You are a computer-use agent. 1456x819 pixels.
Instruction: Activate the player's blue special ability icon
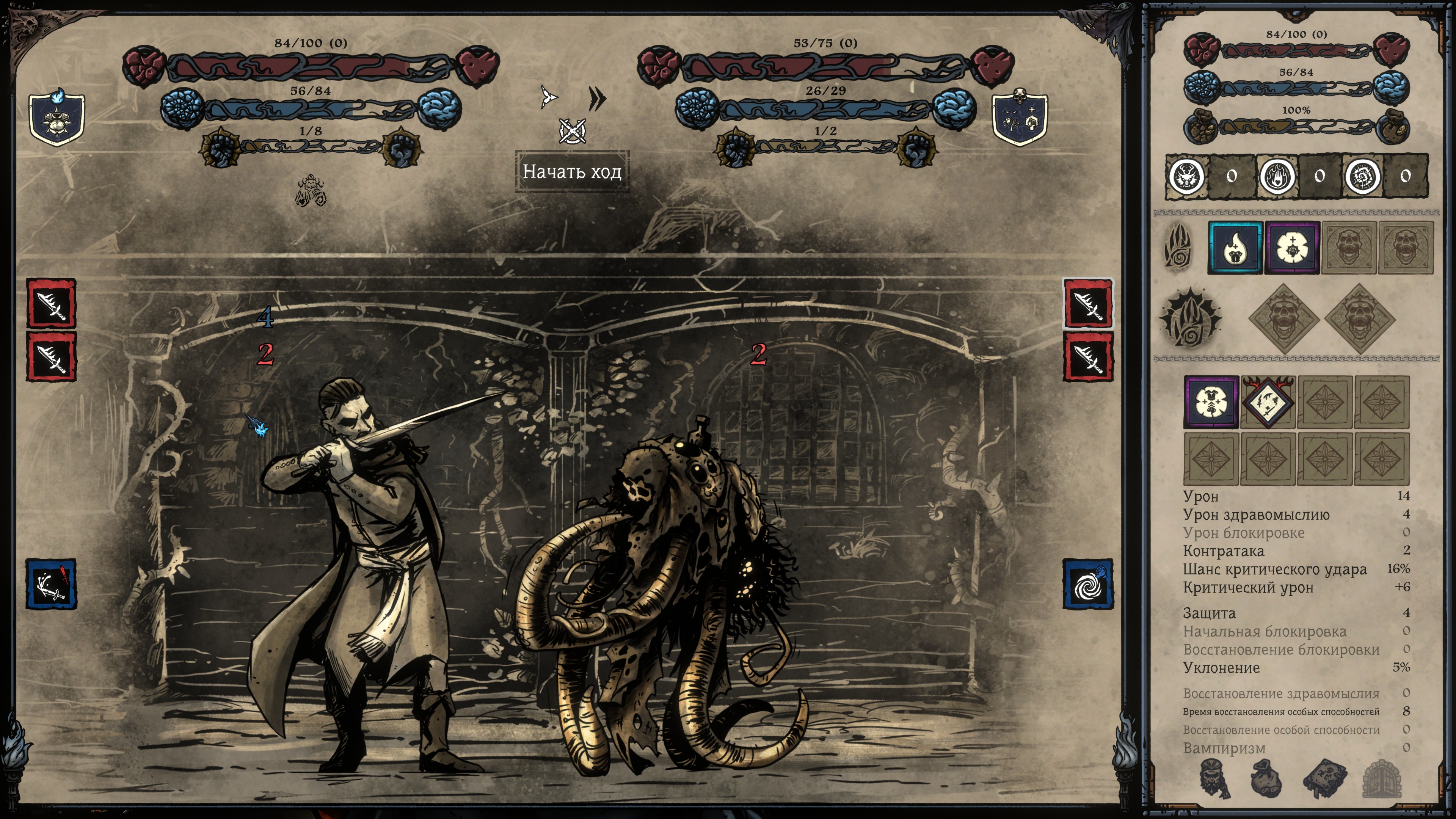52,584
